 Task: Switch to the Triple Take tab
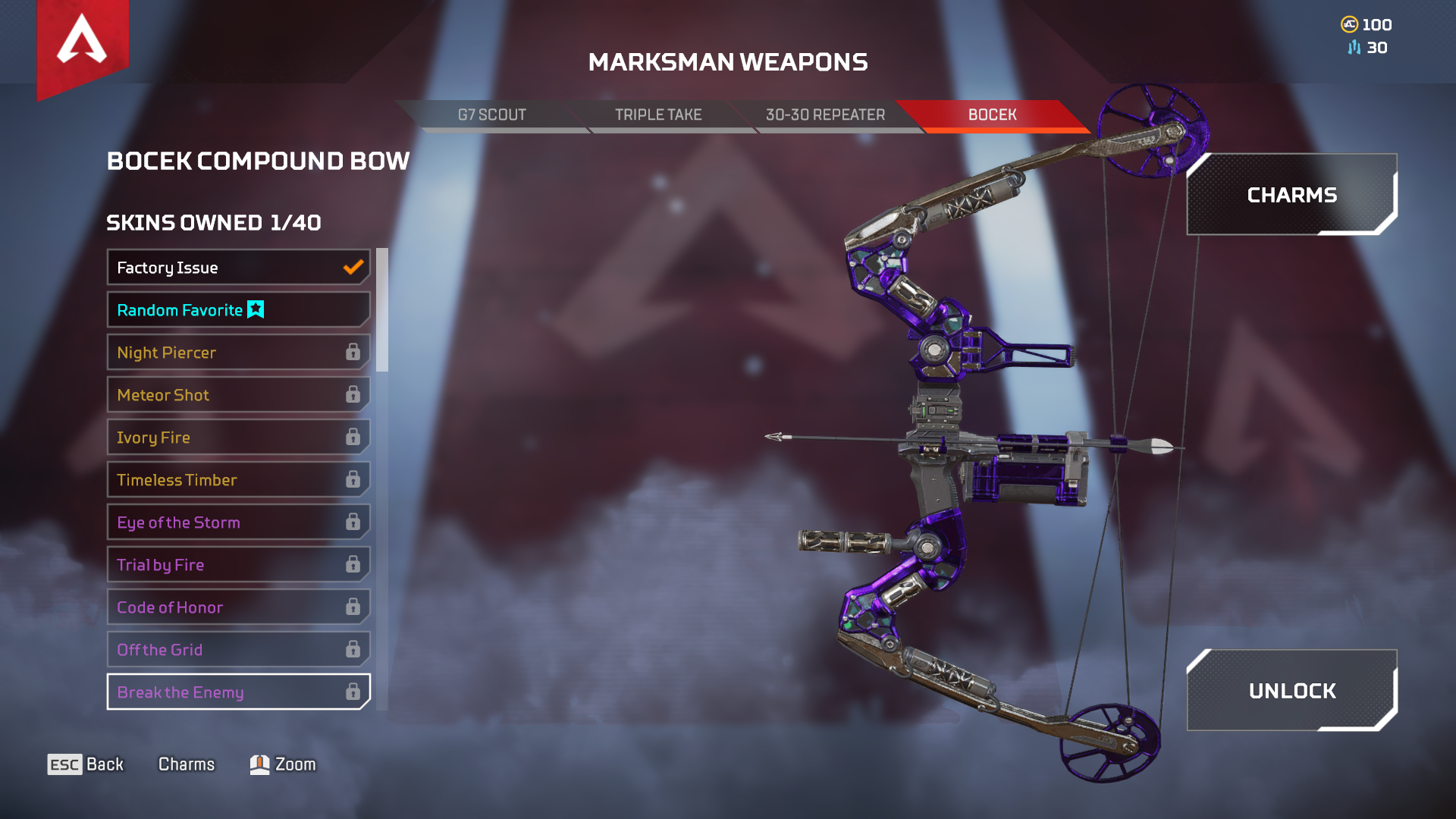[658, 115]
